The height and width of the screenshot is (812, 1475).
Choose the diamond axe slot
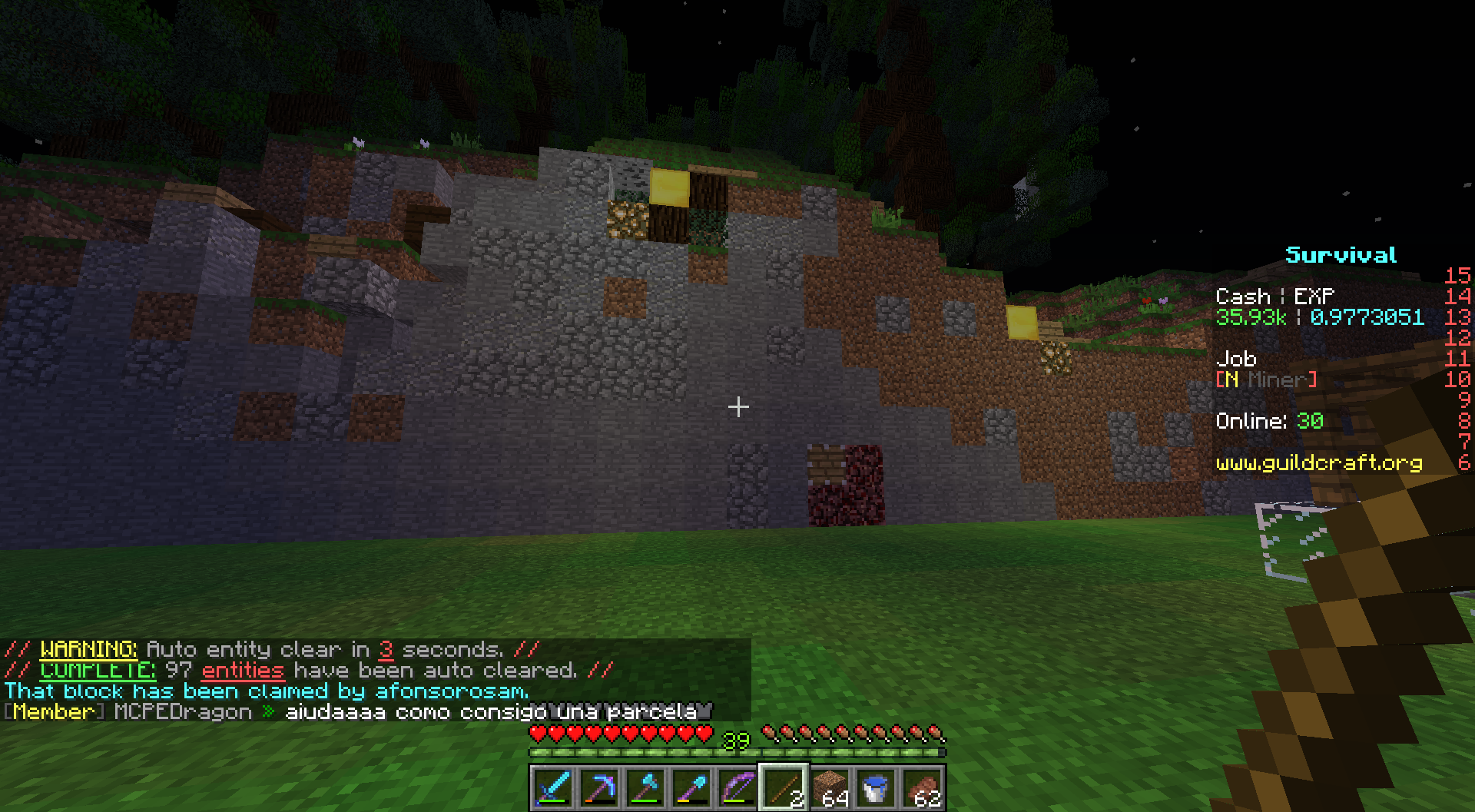click(645, 788)
